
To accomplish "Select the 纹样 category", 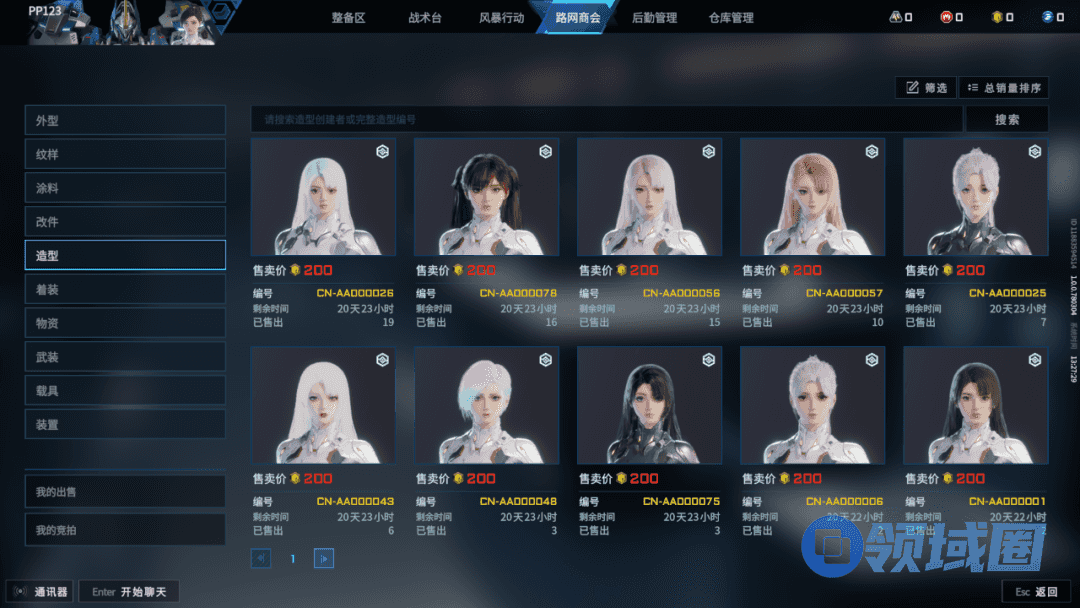I will 125,155.
